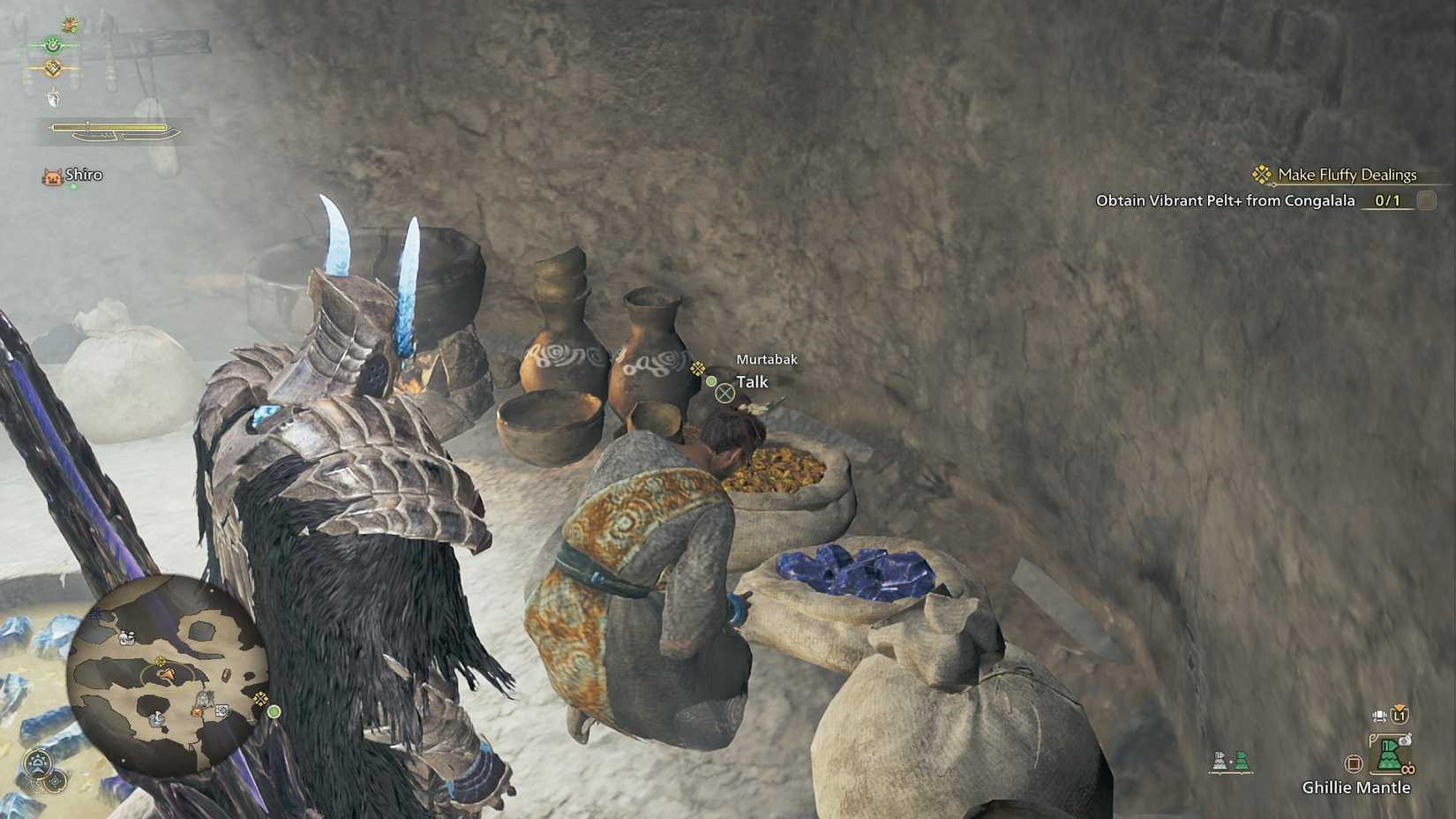This screenshot has width=1456, height=819.
Task: Expand the orange chevron above the L1 prompt
Action: click(1400, 707)
